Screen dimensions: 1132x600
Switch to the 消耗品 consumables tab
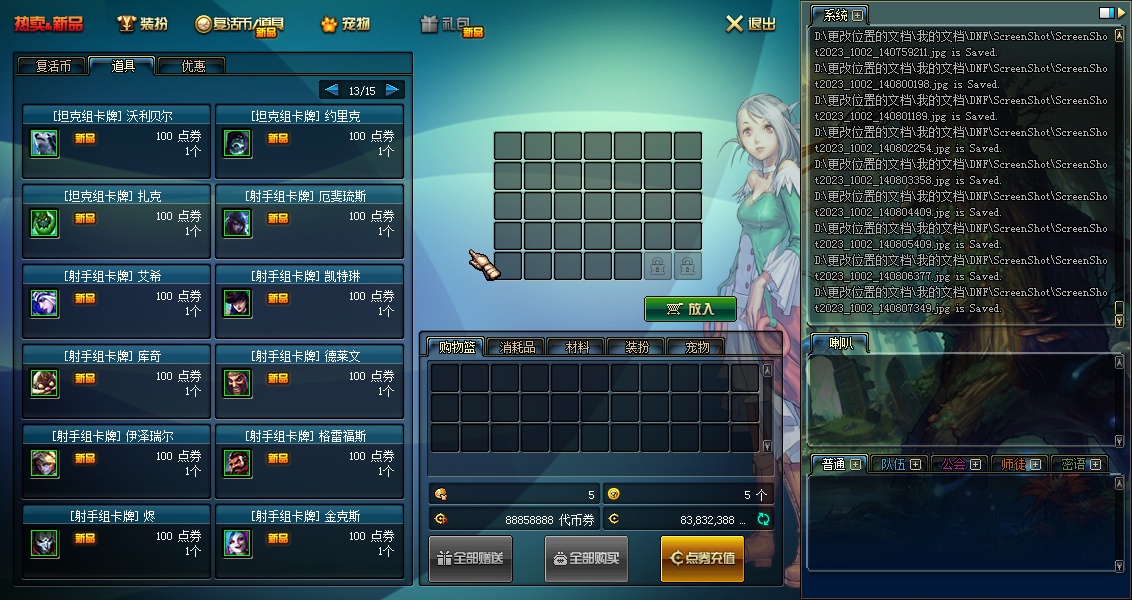pos(516,347)
